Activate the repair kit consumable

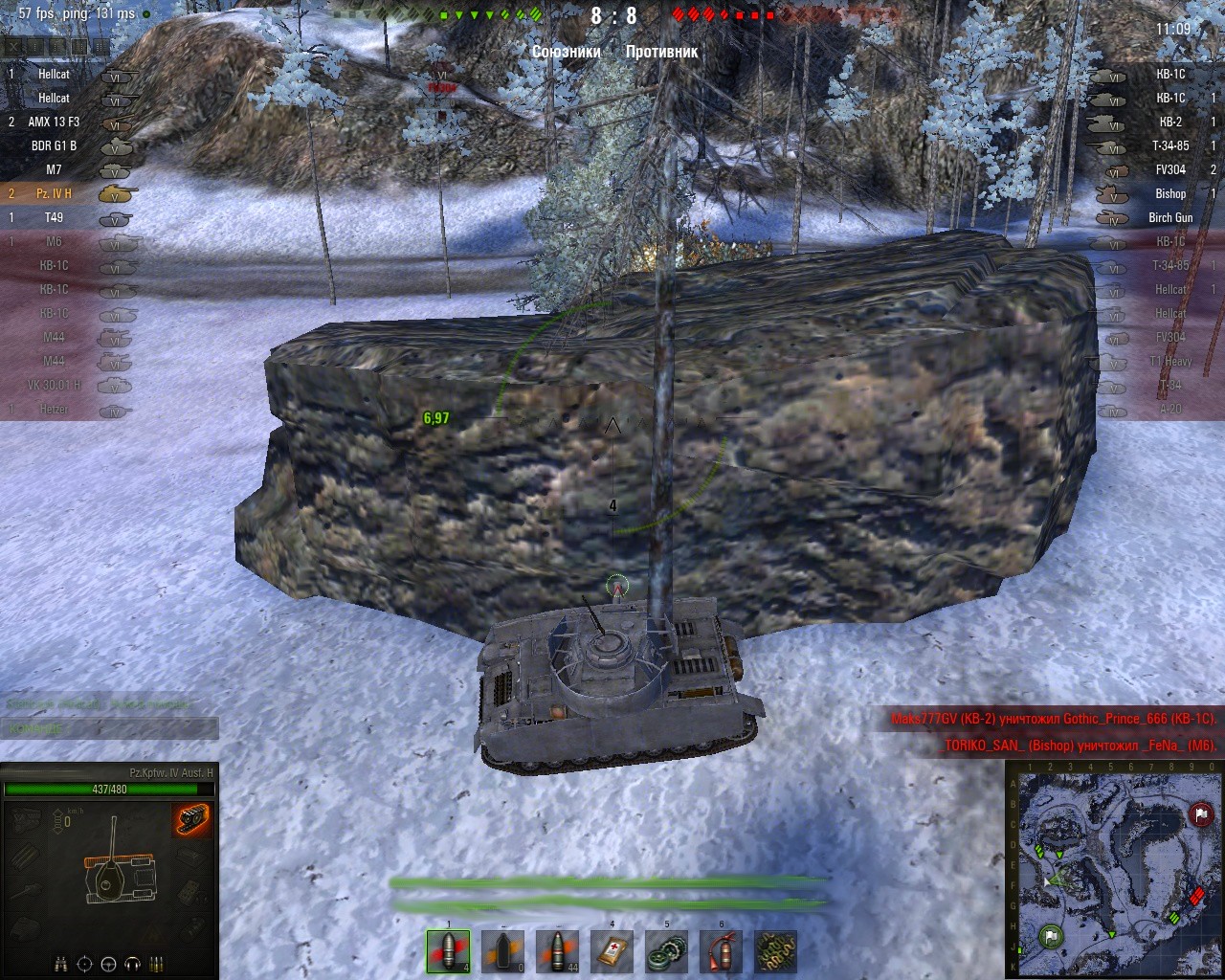[666, 951]
